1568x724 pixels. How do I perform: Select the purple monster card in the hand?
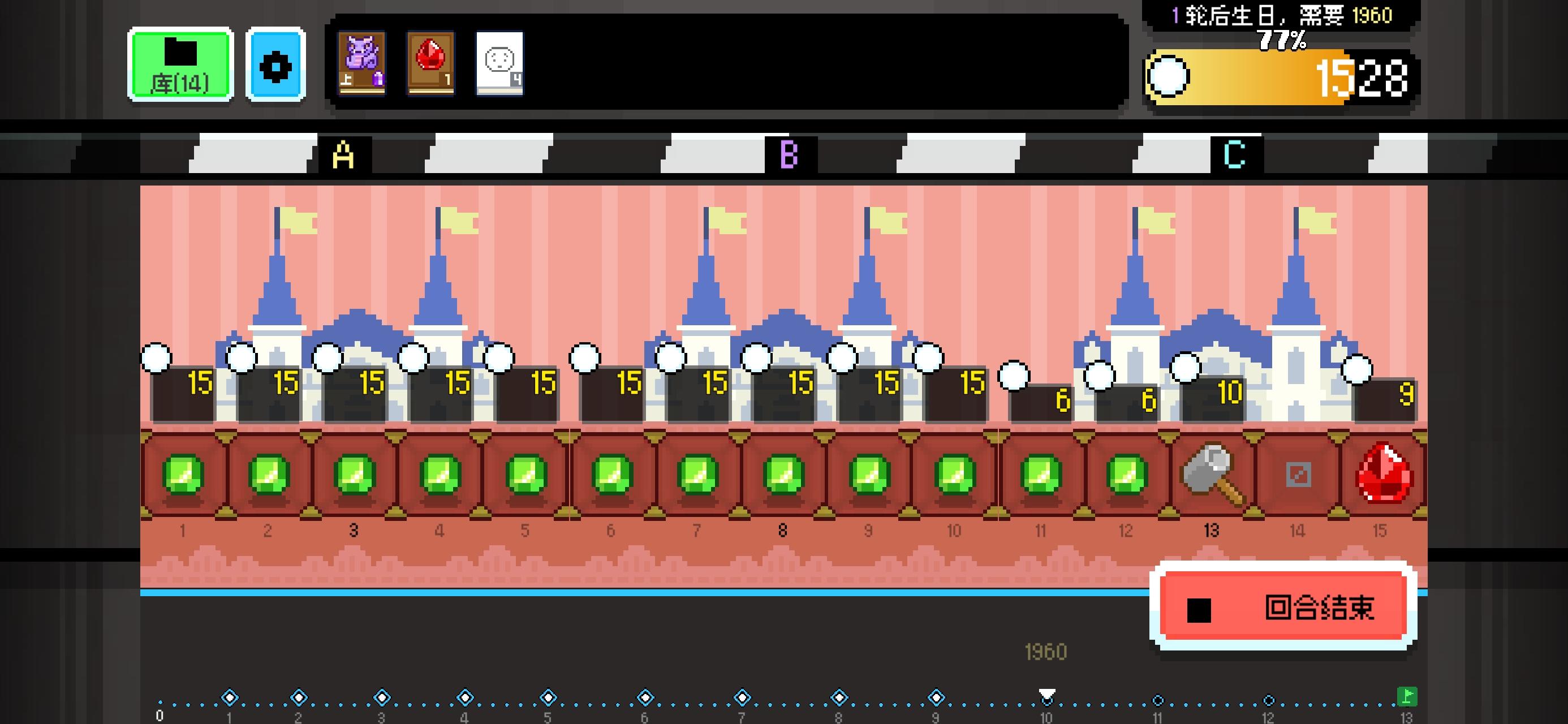[361, 64]
